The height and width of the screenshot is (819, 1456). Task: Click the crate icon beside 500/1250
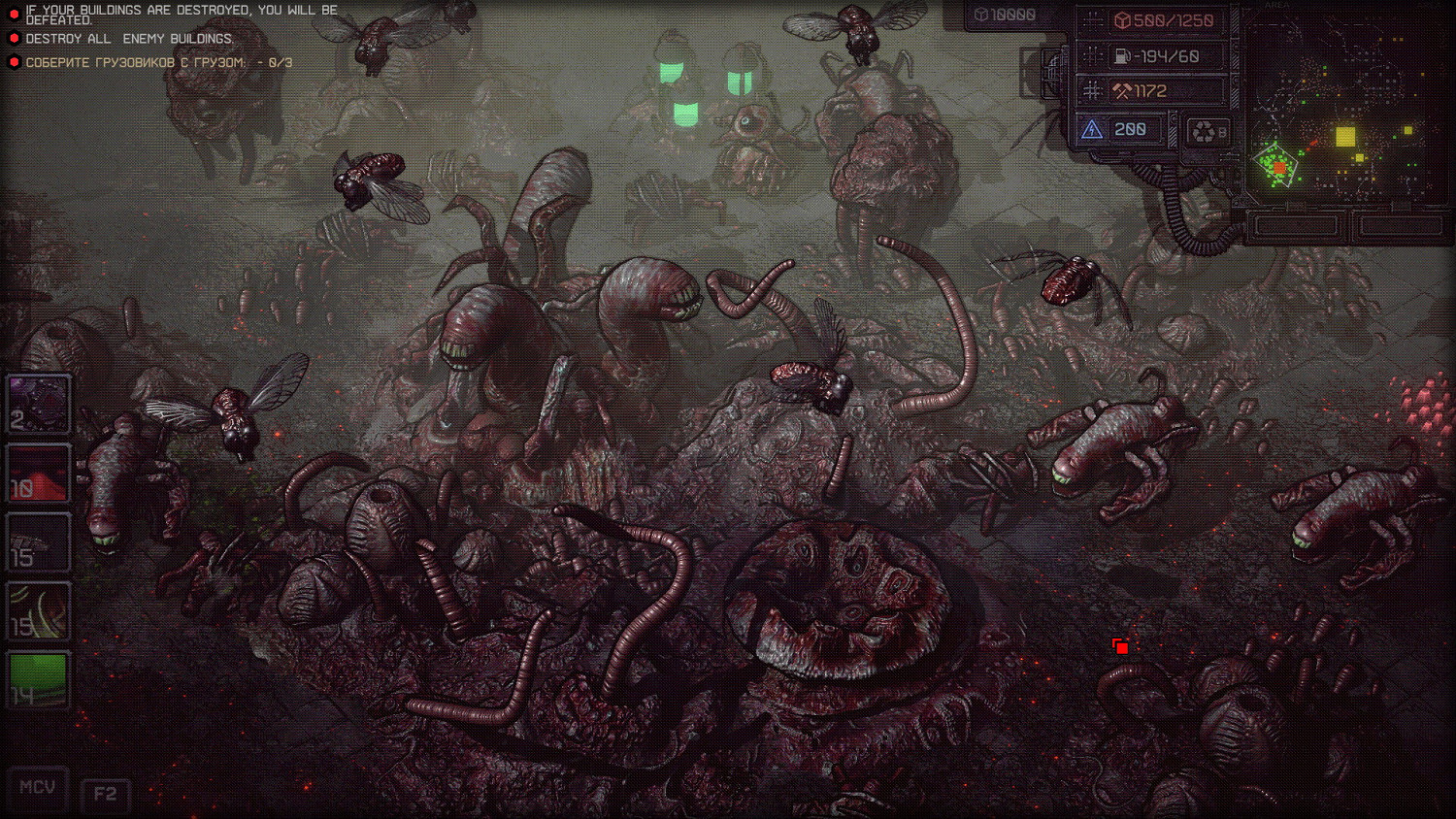1123,20
